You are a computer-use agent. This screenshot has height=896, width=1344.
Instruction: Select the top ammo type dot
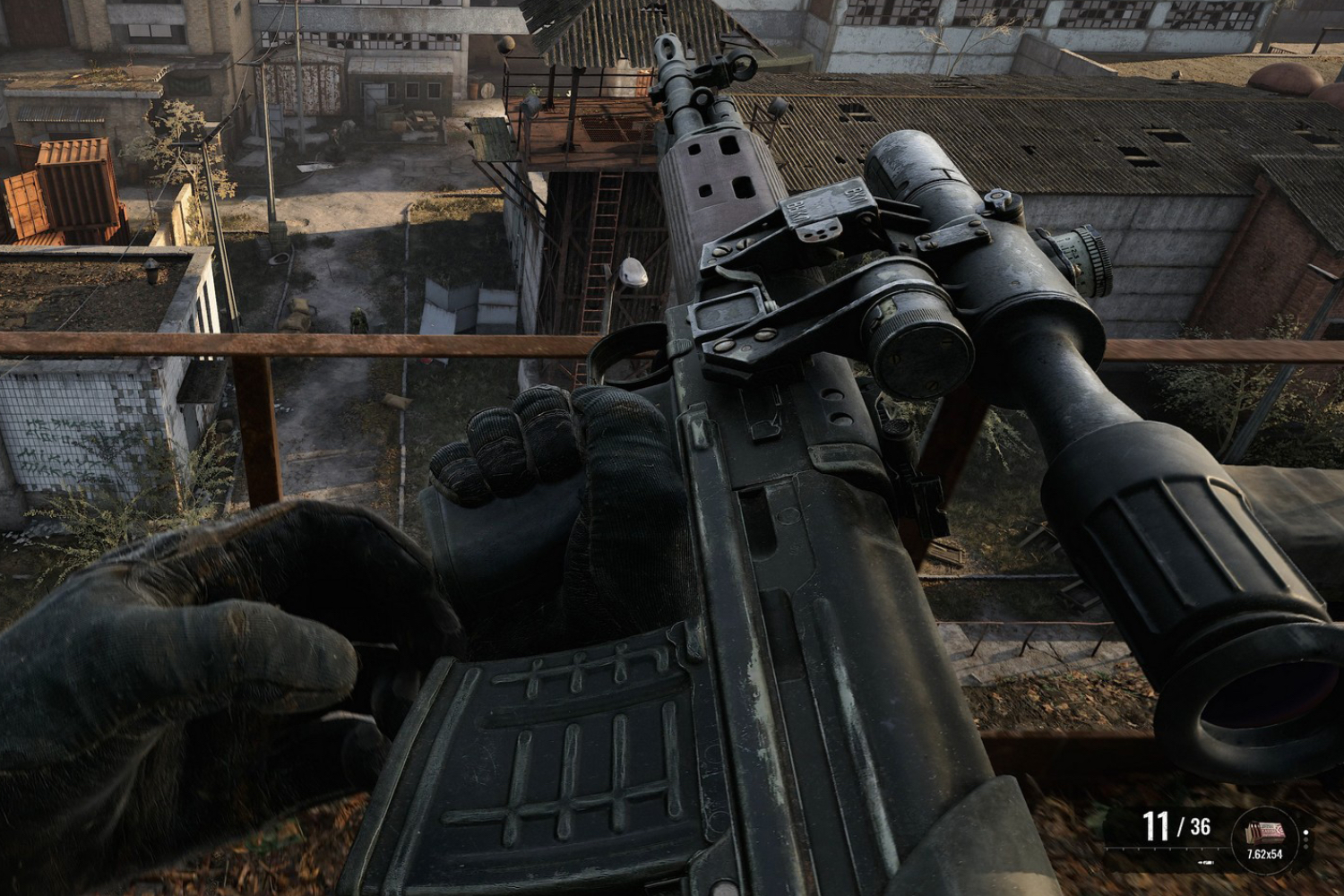[x=1305, y=831]
